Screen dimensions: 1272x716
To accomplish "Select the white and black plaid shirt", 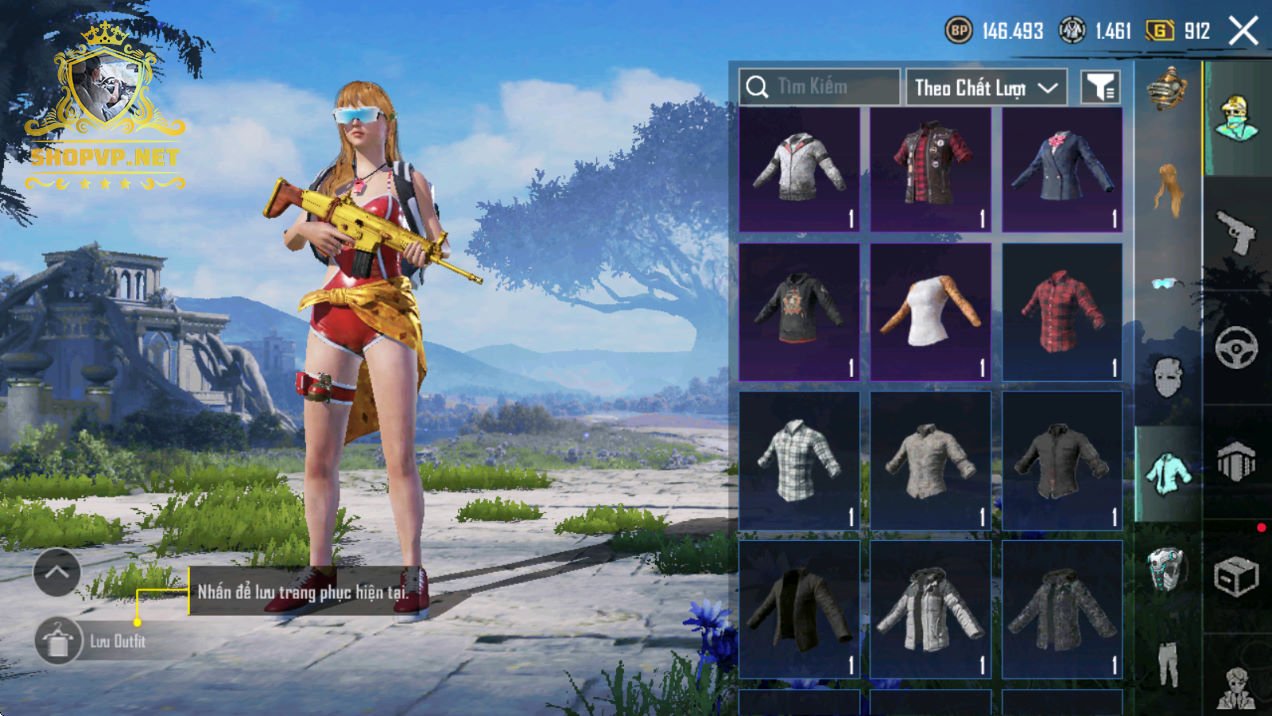I will point(799,460).
